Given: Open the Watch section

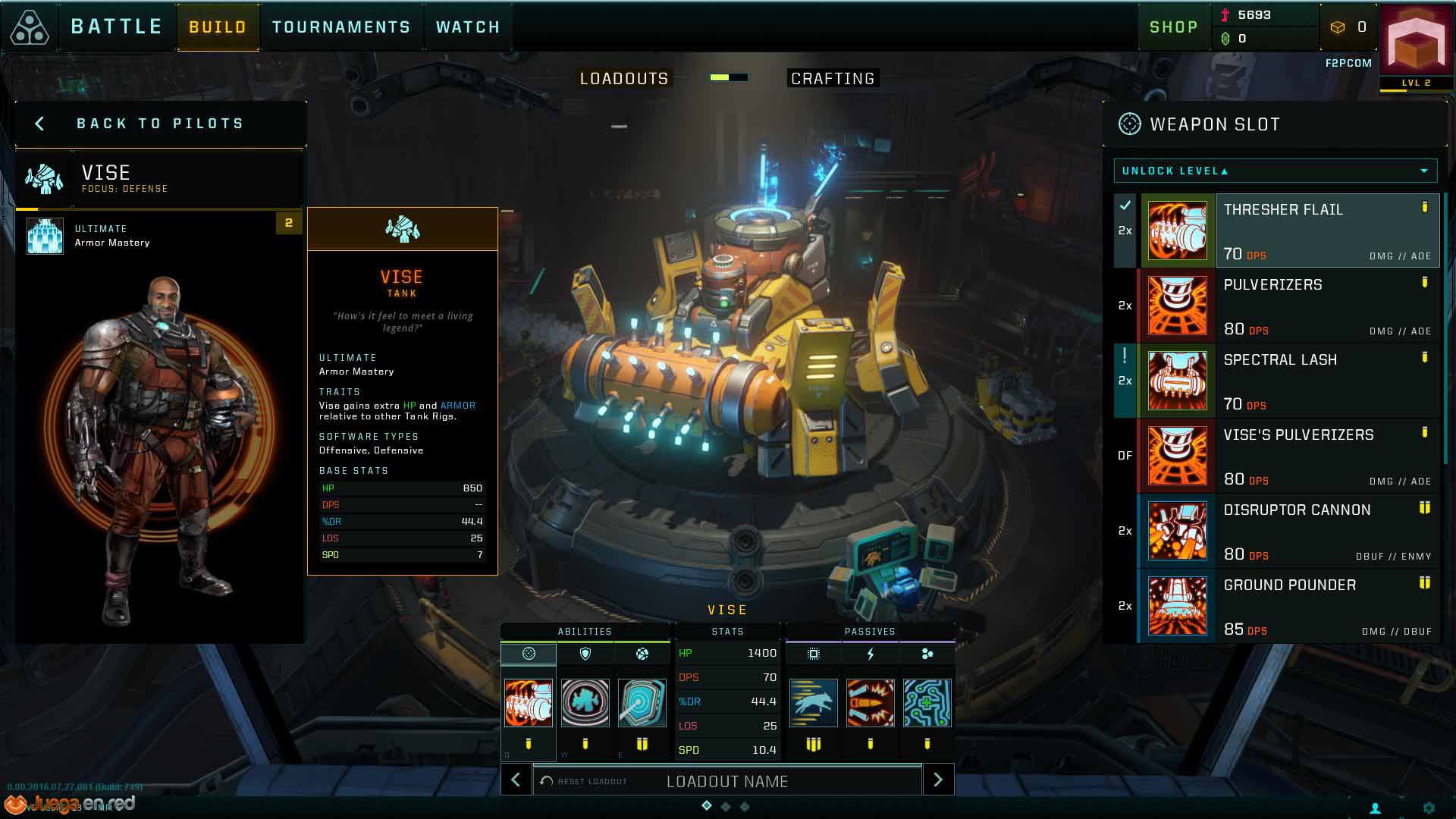Looking at the screenshot, I should tap(468, 27).
